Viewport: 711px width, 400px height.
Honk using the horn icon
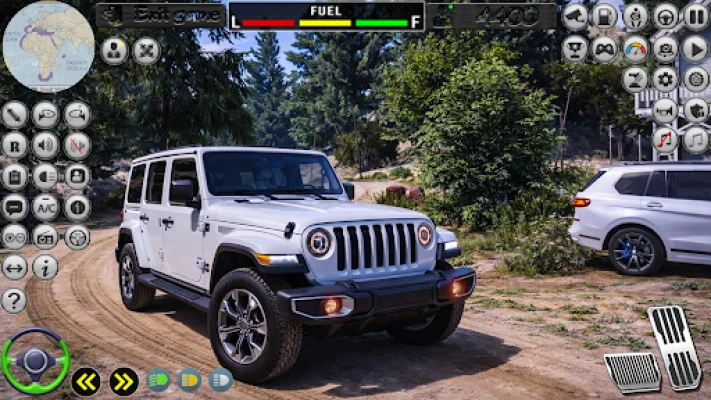[x=666, y=110]
